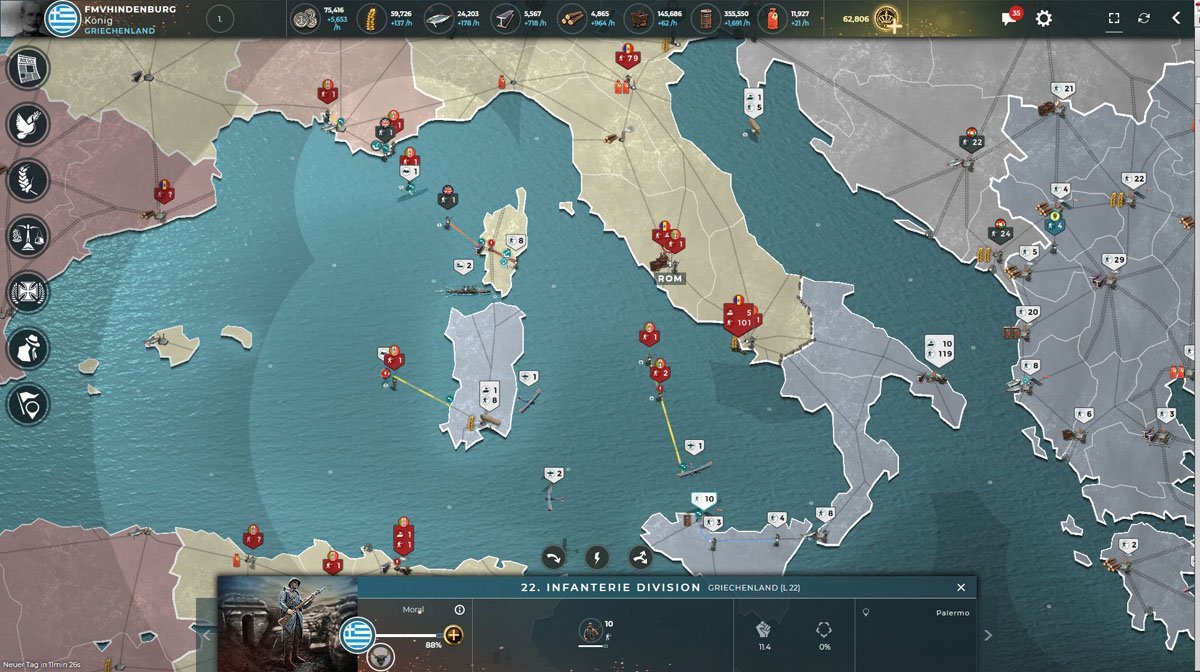This screenshot has height=672, width=1200.
Task: Collapse the top bar with the arrow
Action: pyautogui.click(x=1176, y=19)
